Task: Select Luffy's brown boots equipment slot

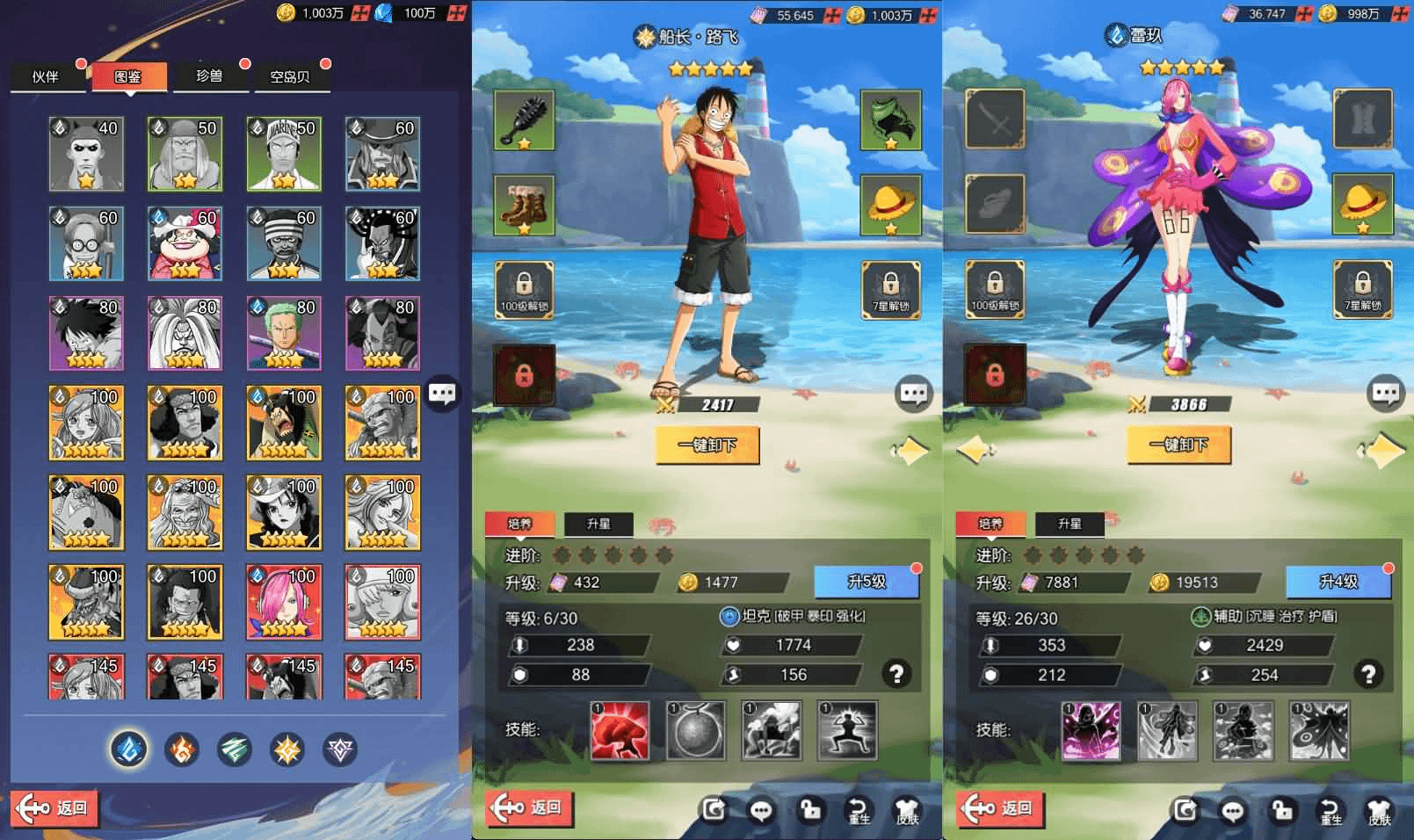Action: click(524, 206)
